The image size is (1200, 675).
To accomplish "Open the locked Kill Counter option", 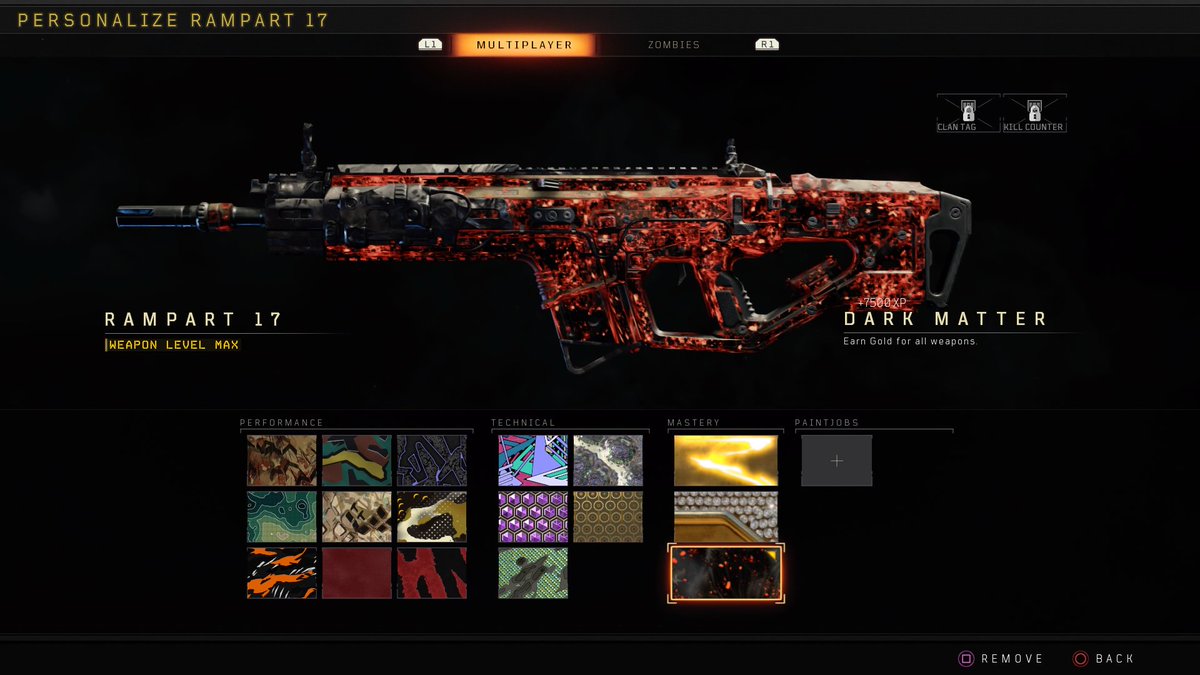I will pyautogui.click(x=1034, y=113).
